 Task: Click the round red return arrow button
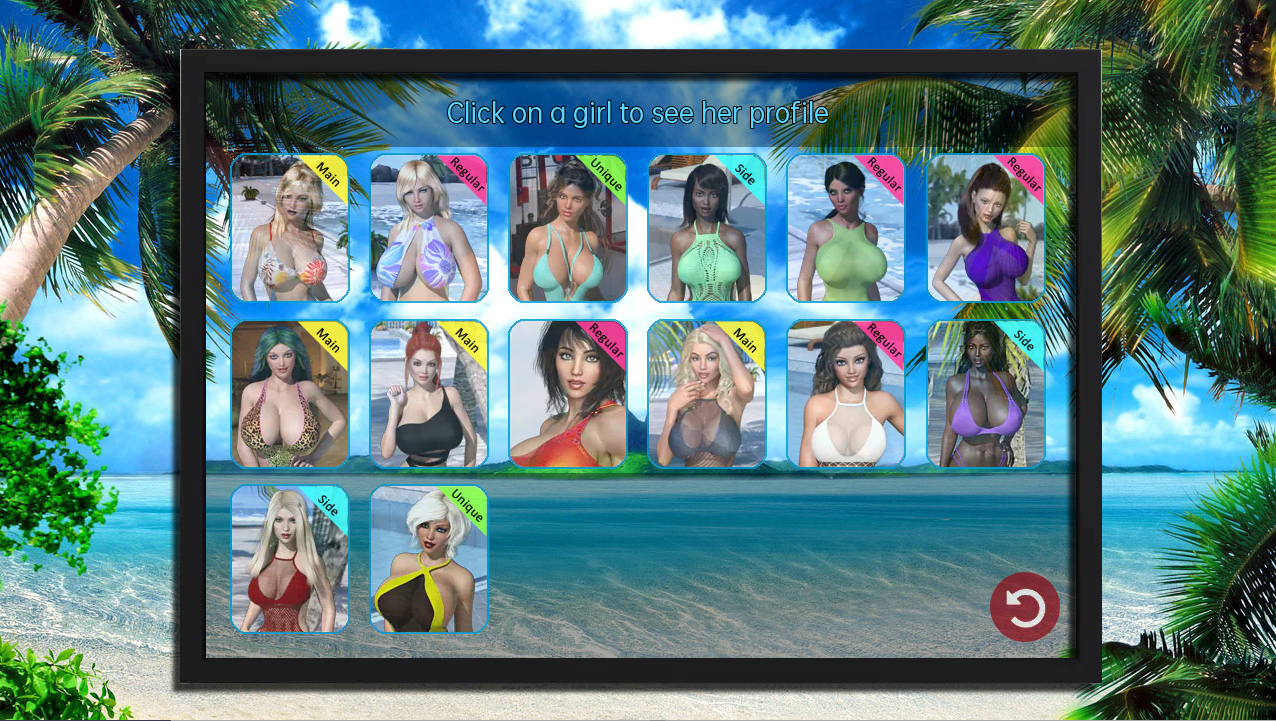tap(1025, 607)
